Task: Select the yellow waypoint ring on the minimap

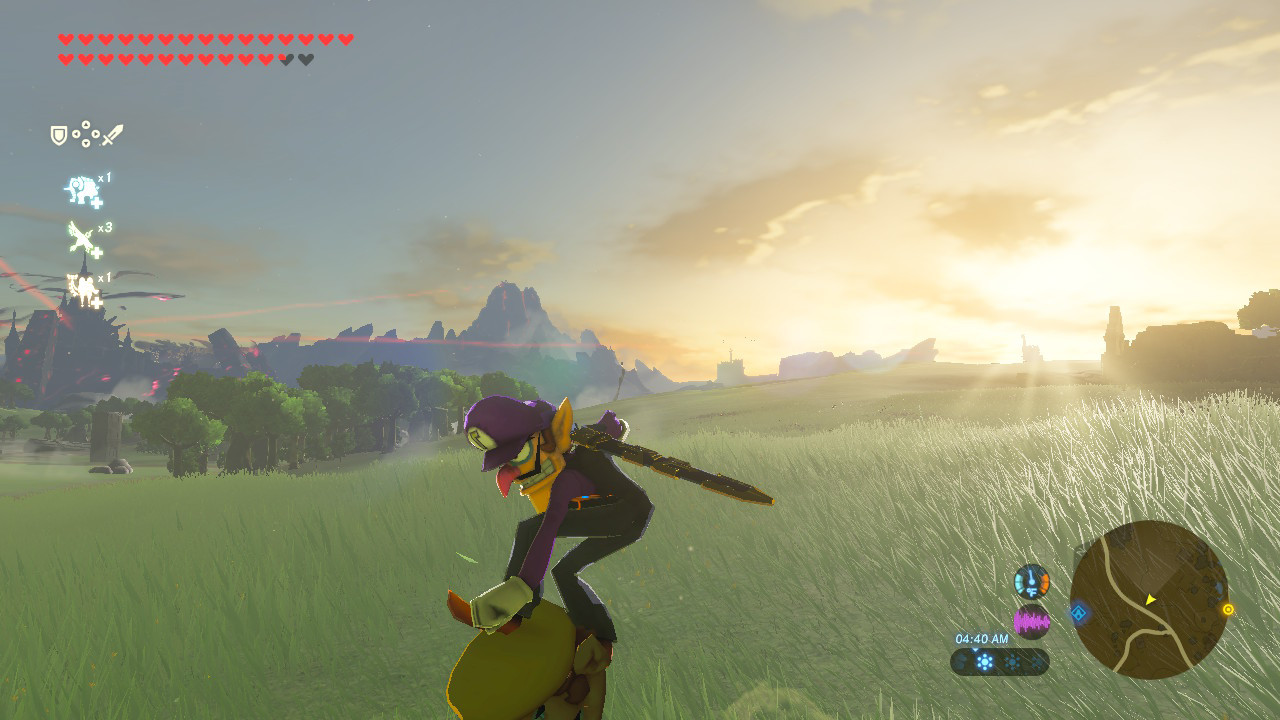Action: tap(1228, 610)
